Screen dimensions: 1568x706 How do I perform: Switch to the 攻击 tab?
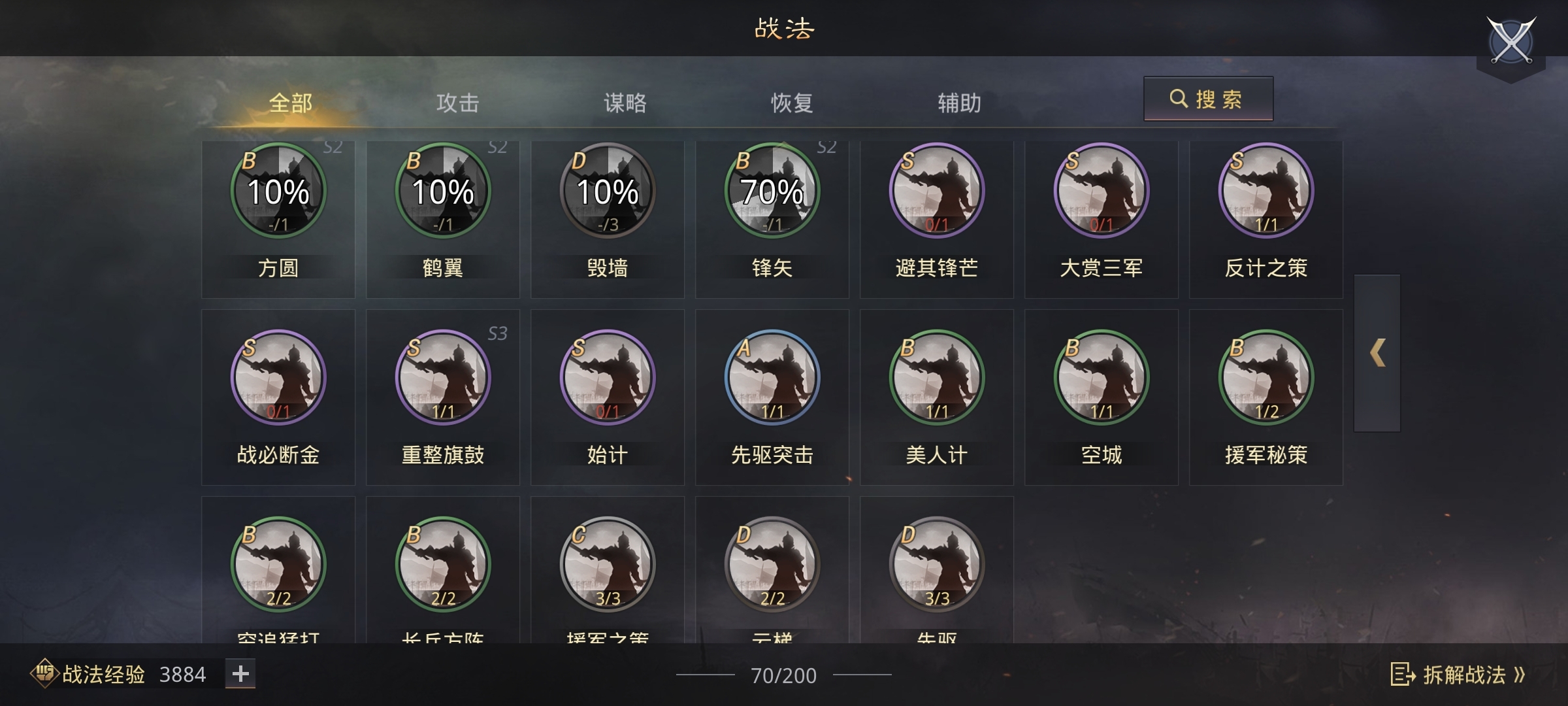tap(459, 103)
